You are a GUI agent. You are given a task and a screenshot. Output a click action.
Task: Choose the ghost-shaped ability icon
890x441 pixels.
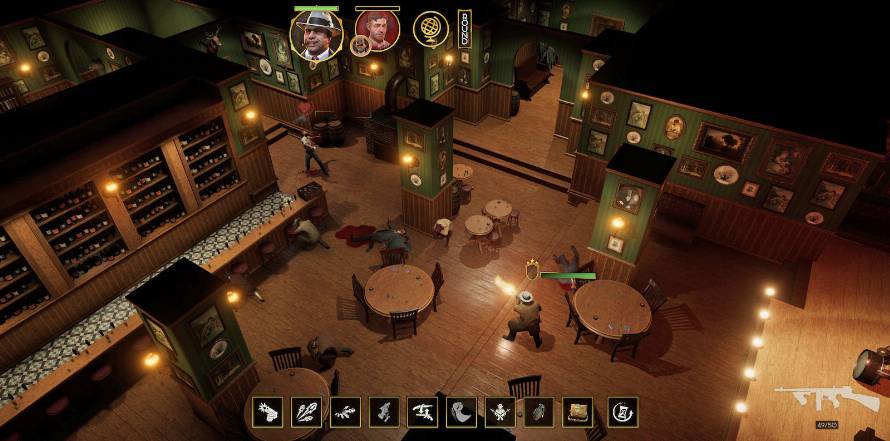(461, 412)
